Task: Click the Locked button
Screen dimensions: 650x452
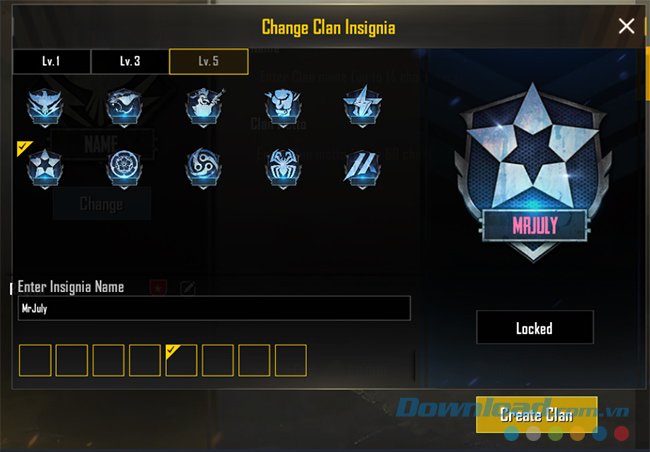Action: tap(534, 327)
